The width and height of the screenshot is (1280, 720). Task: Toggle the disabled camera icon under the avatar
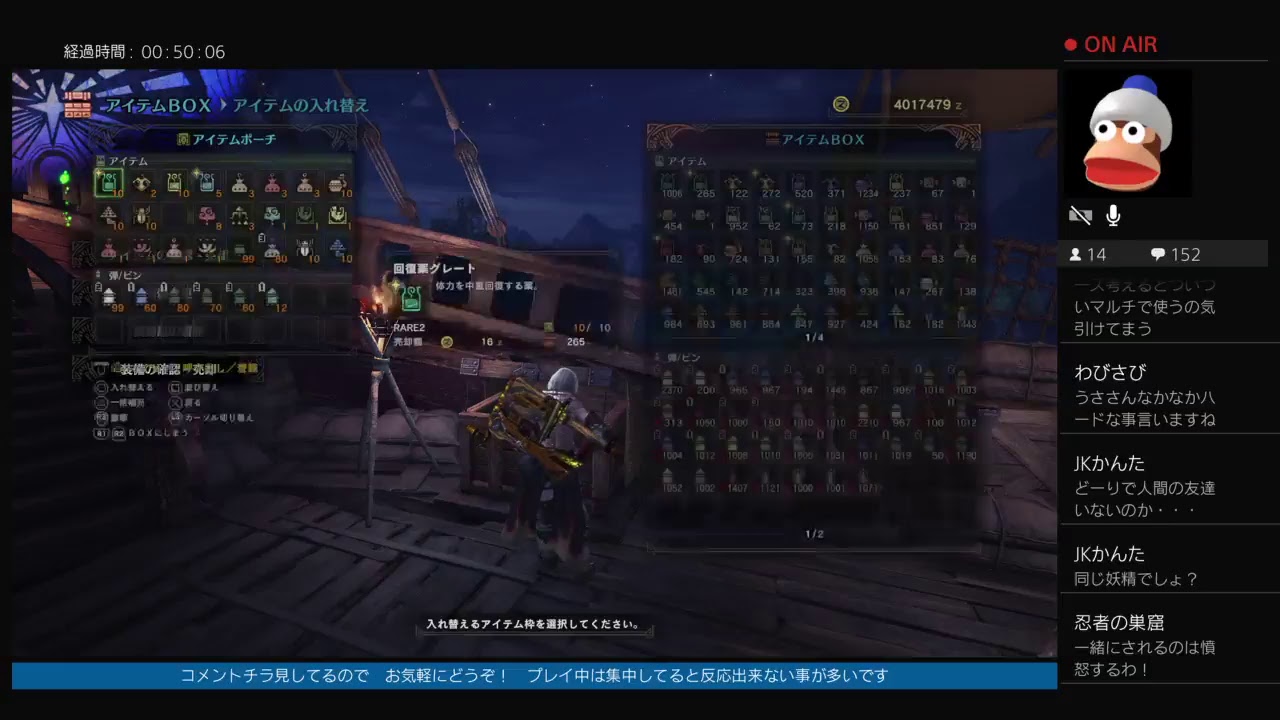[1080, 215]
